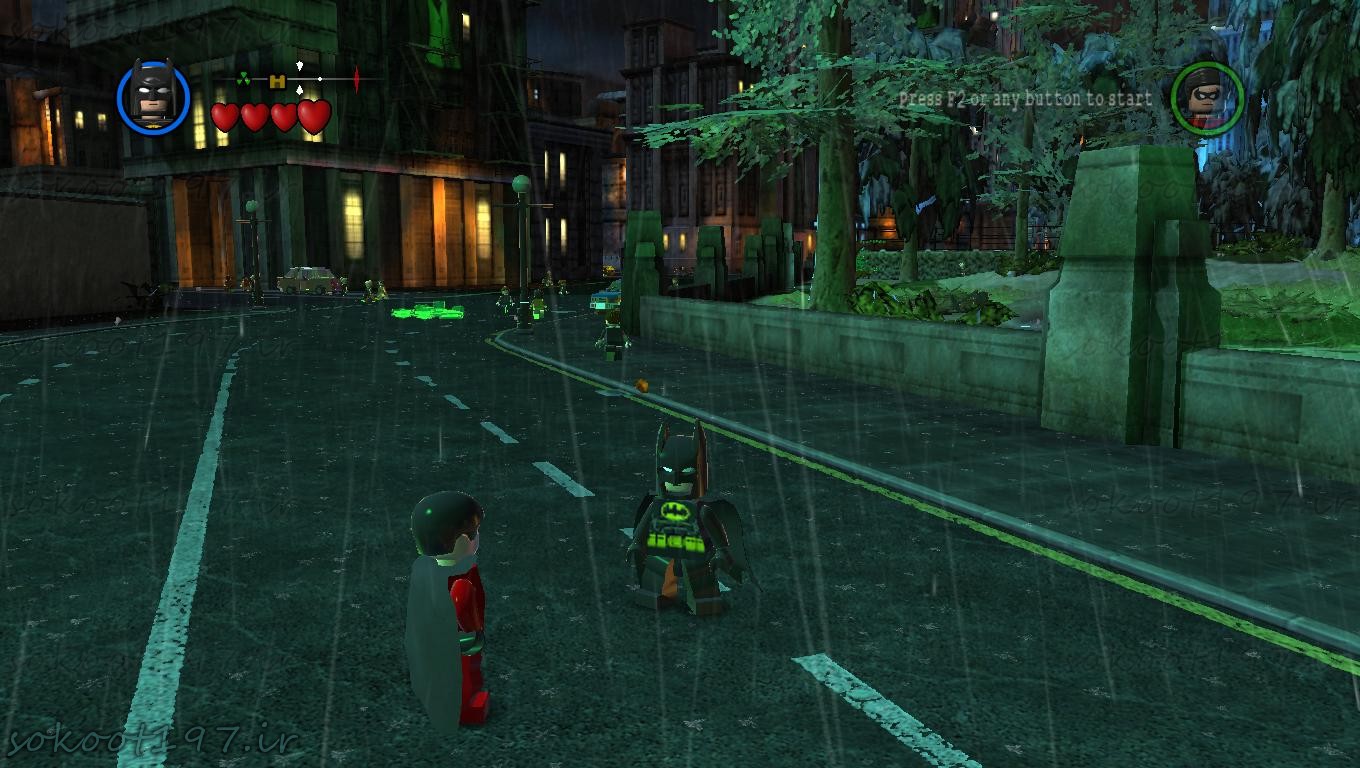Click the Robin player-two portrait

click(1207, 98)
